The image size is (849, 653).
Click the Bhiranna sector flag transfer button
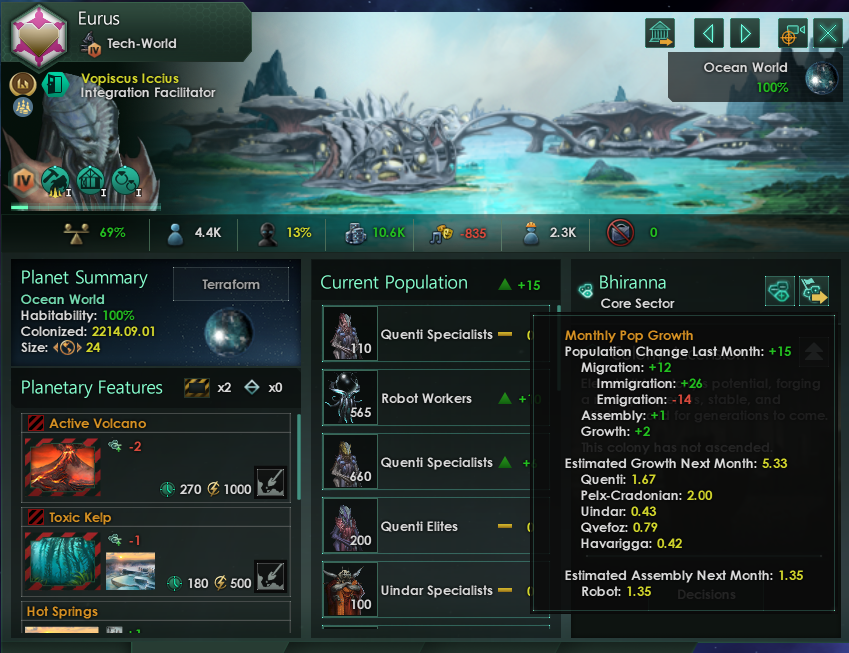815,291
